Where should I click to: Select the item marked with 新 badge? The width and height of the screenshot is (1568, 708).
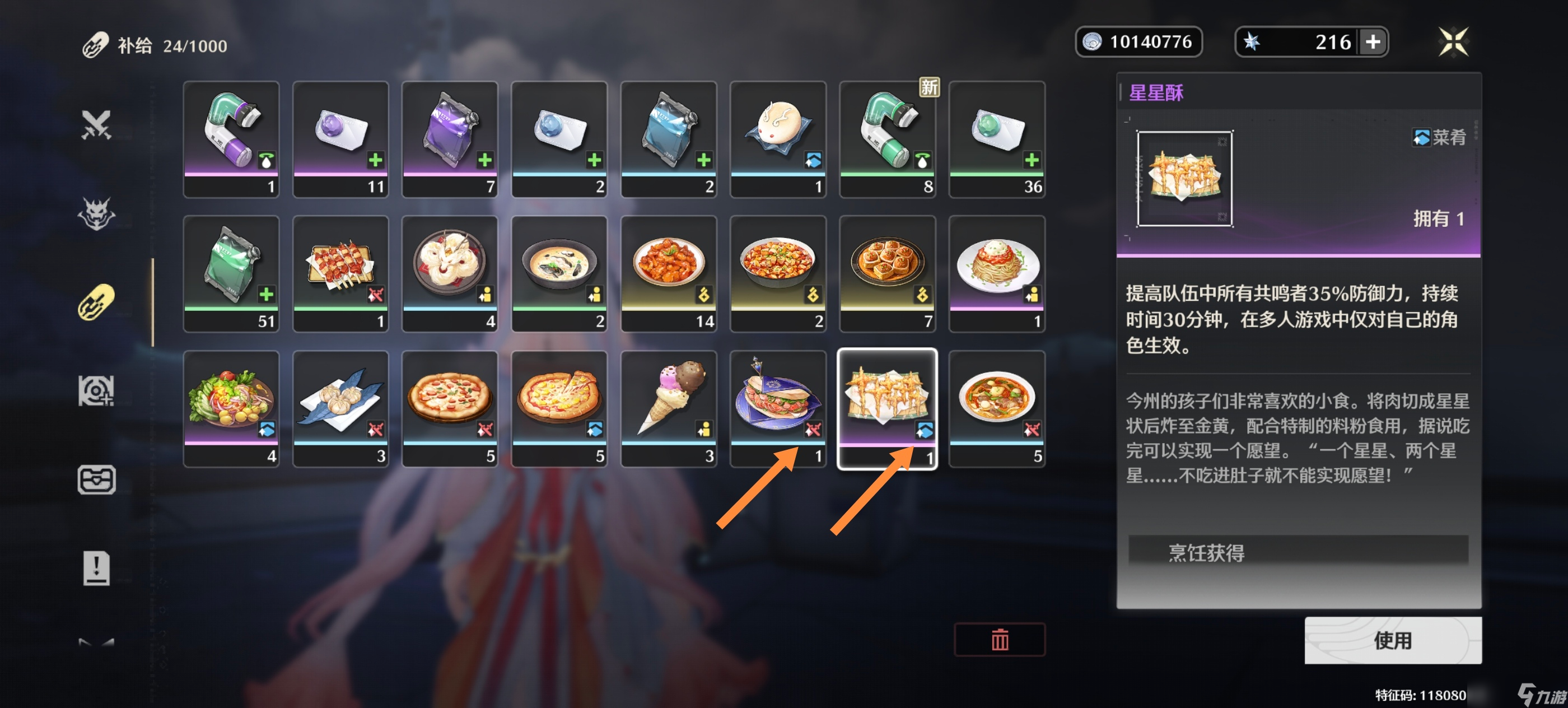[887, 139]
